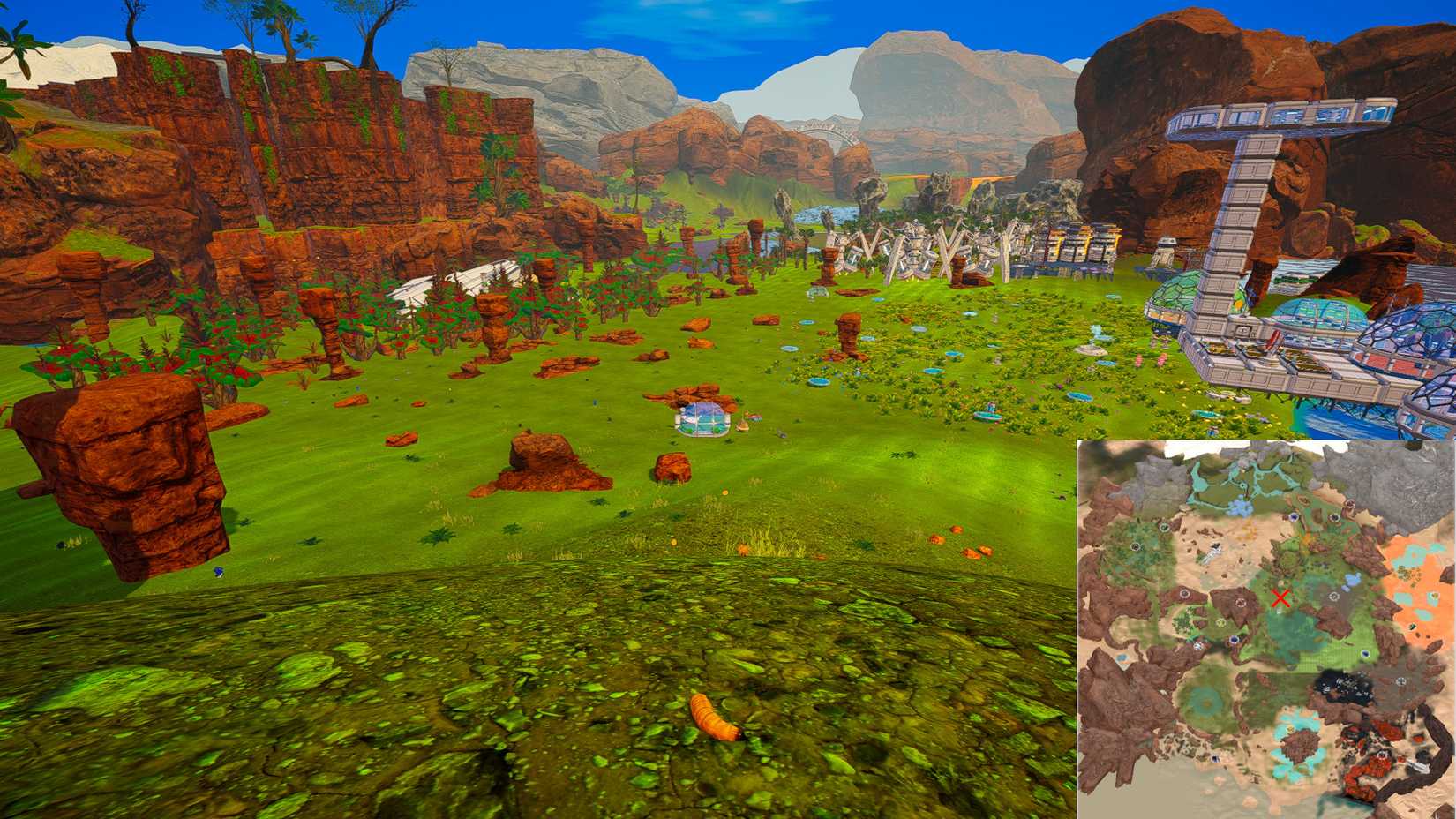Click the portal icon in the small green patch southwest of the X
This screenshot has width=1456, height=819.
[1222, 625]
